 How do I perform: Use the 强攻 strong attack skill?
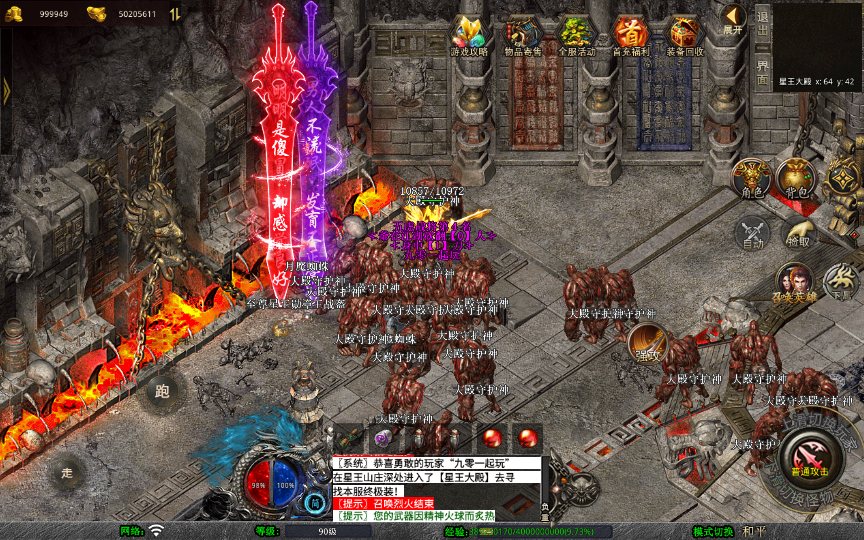[647, 342]
